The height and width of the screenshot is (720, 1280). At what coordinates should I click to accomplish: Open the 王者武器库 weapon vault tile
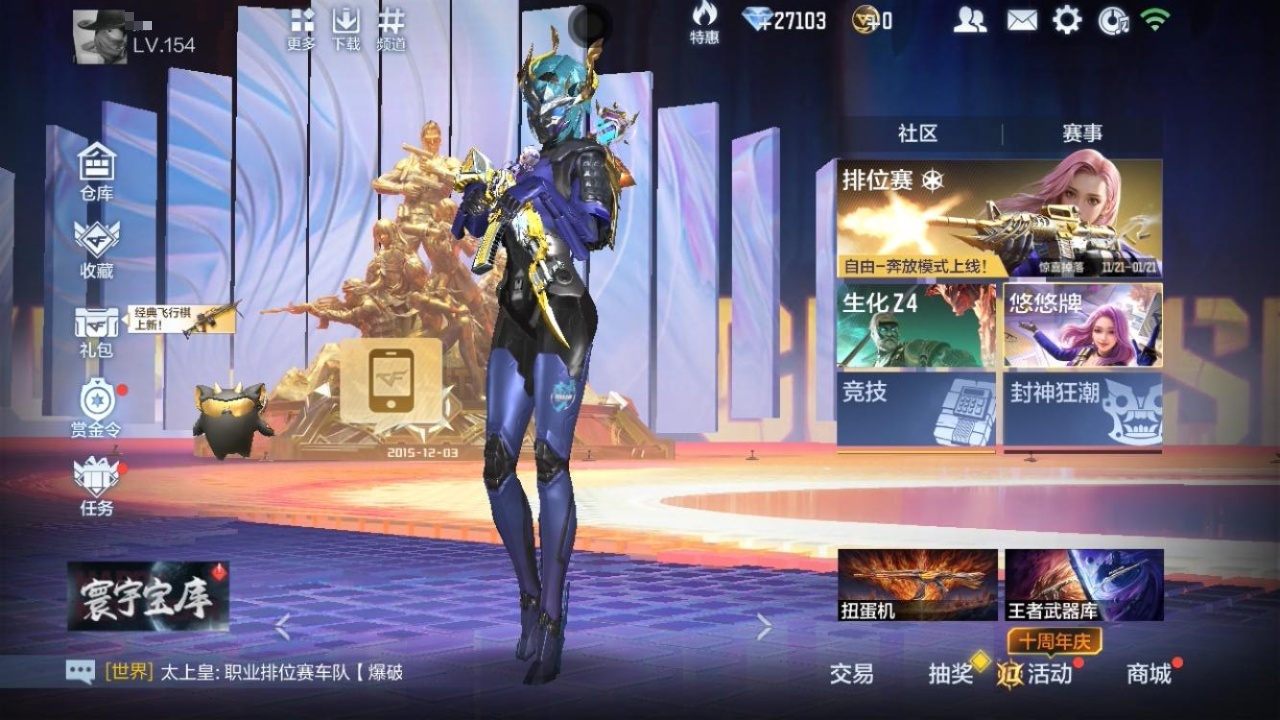point(1084,584)
